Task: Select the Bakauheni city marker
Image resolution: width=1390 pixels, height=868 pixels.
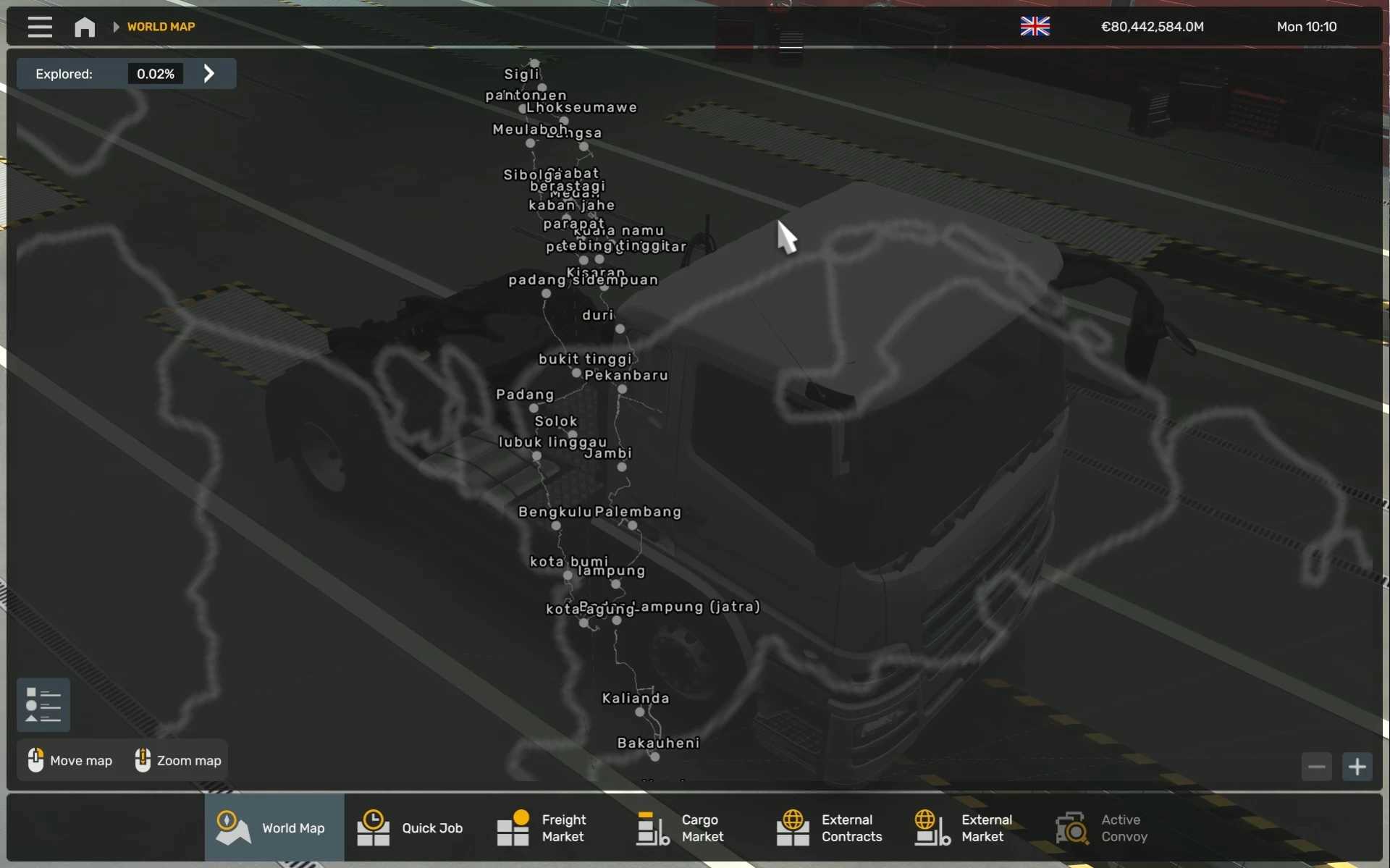Action: [x=655, y=757]
